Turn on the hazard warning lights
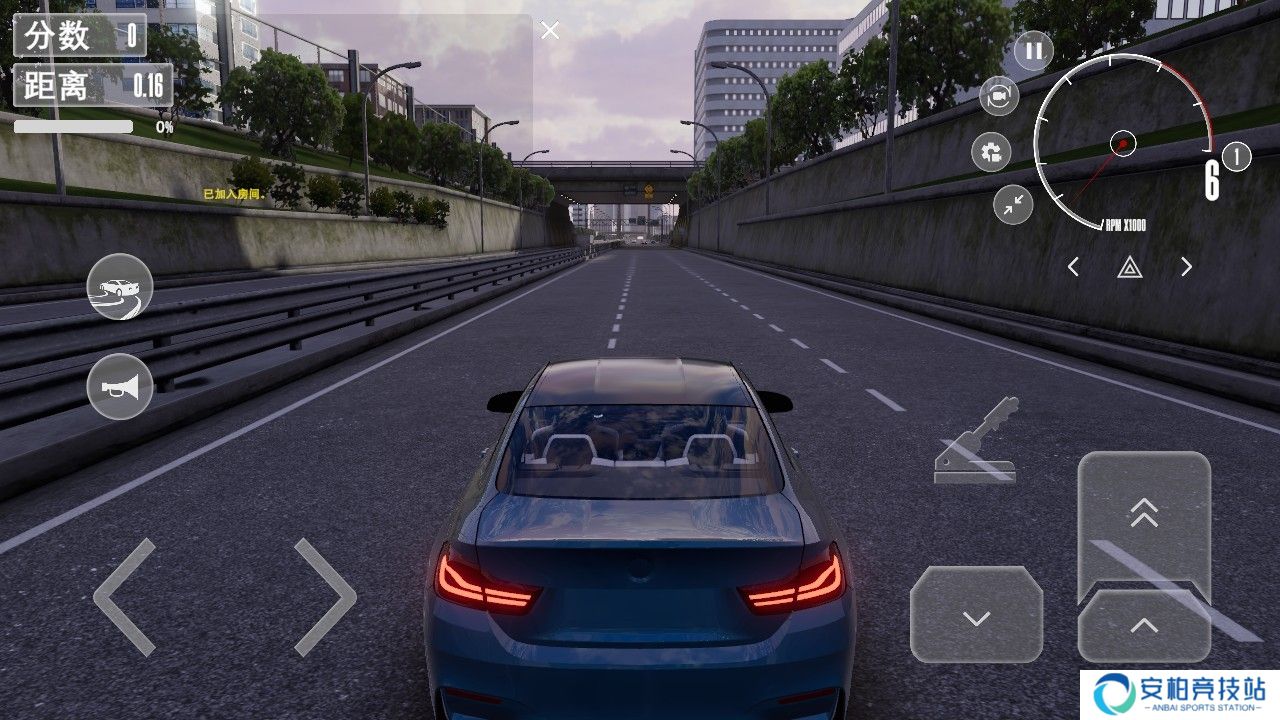This screenshot has height=720, width=1280. tap(1130, 267)
